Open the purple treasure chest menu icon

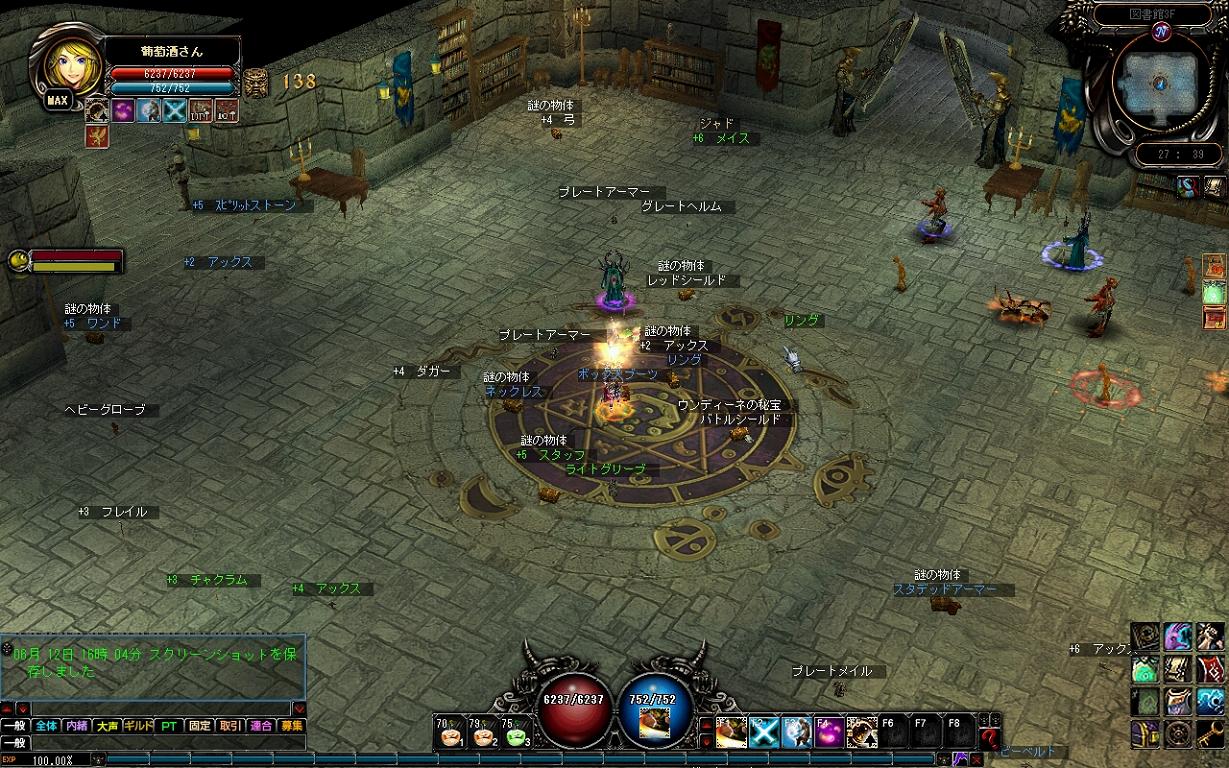pos(1146,734)
